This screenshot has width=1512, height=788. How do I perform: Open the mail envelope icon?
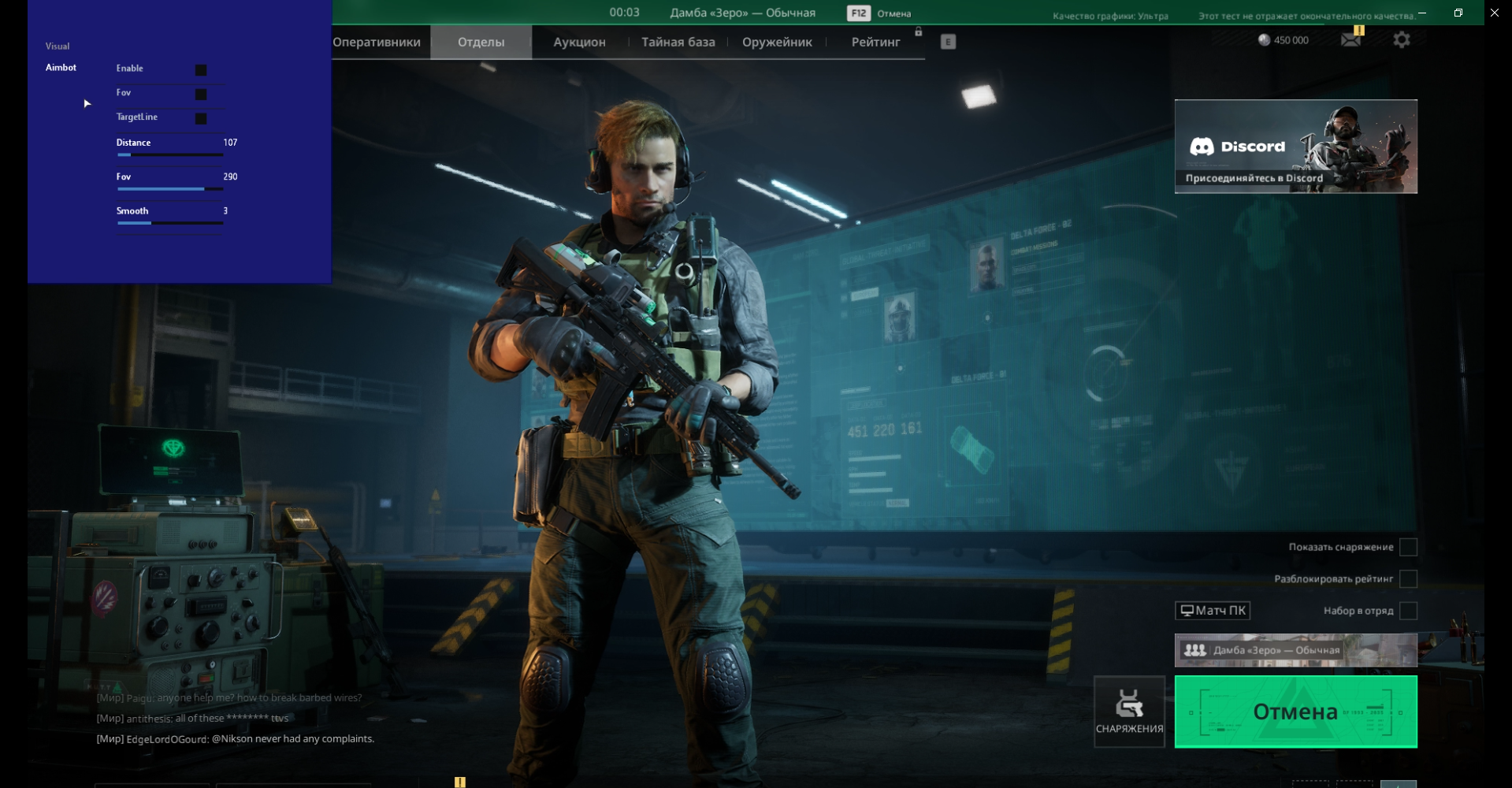point(1350,39)
